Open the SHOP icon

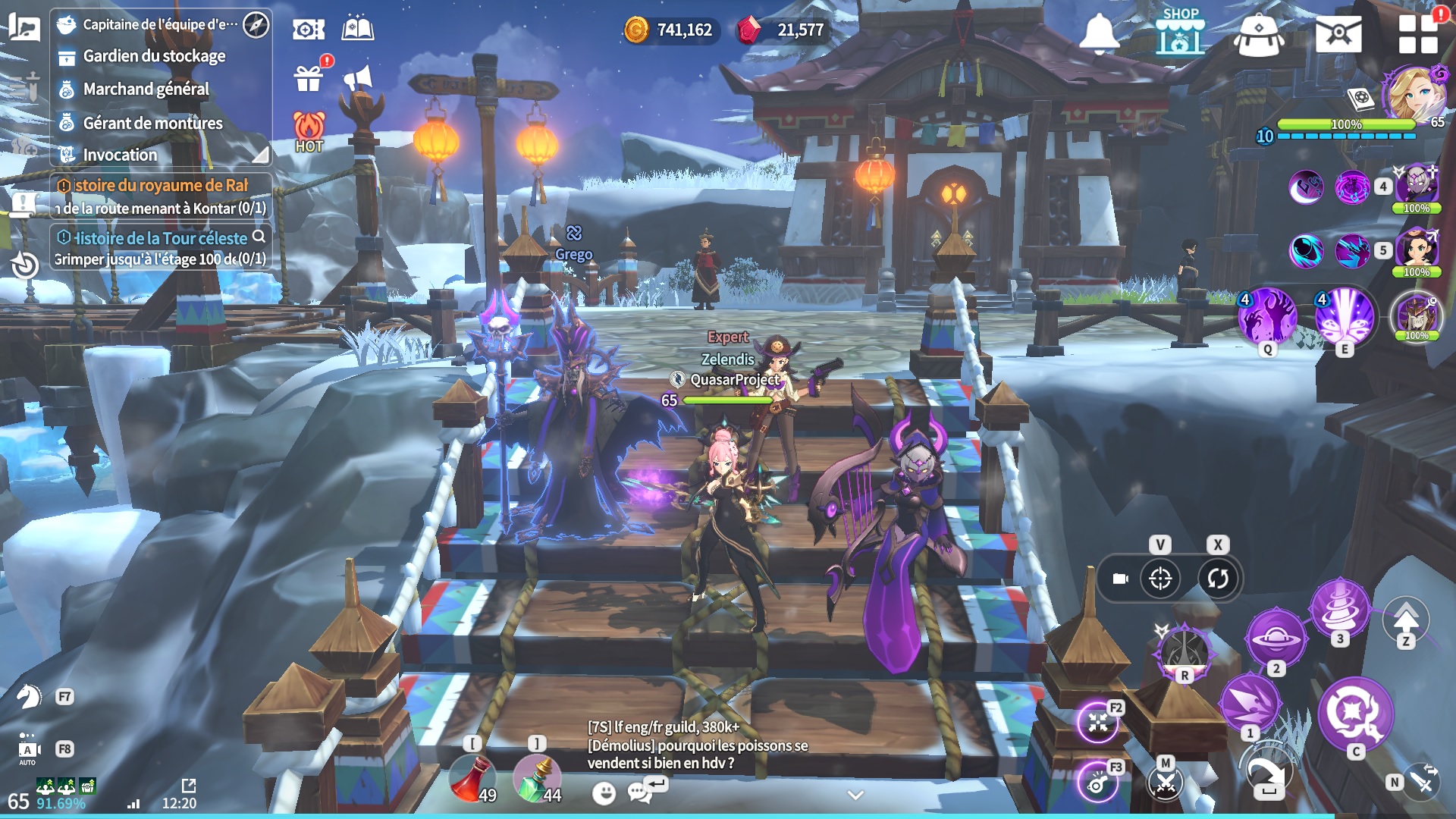point(1180,32)
